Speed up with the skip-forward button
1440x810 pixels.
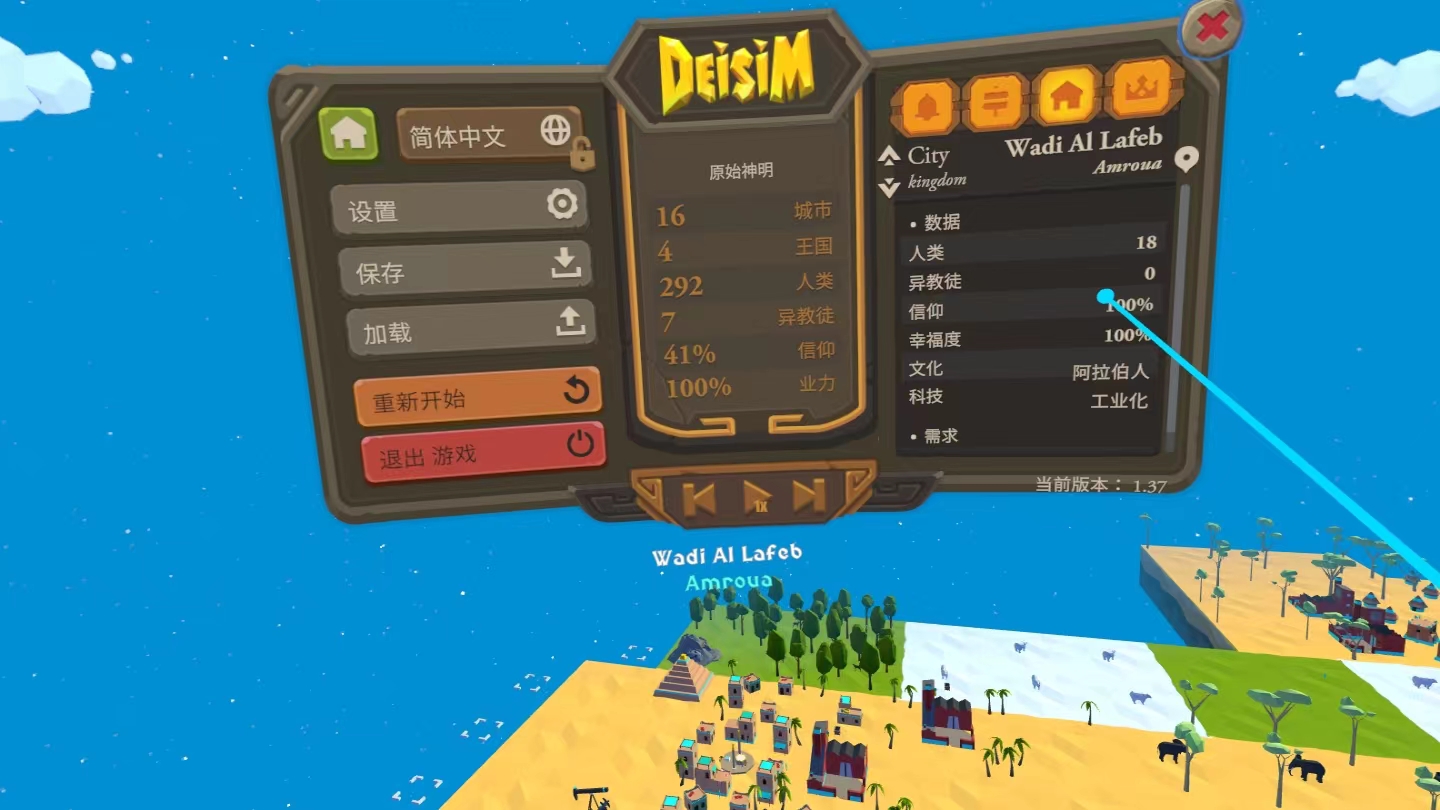point(810,495)
